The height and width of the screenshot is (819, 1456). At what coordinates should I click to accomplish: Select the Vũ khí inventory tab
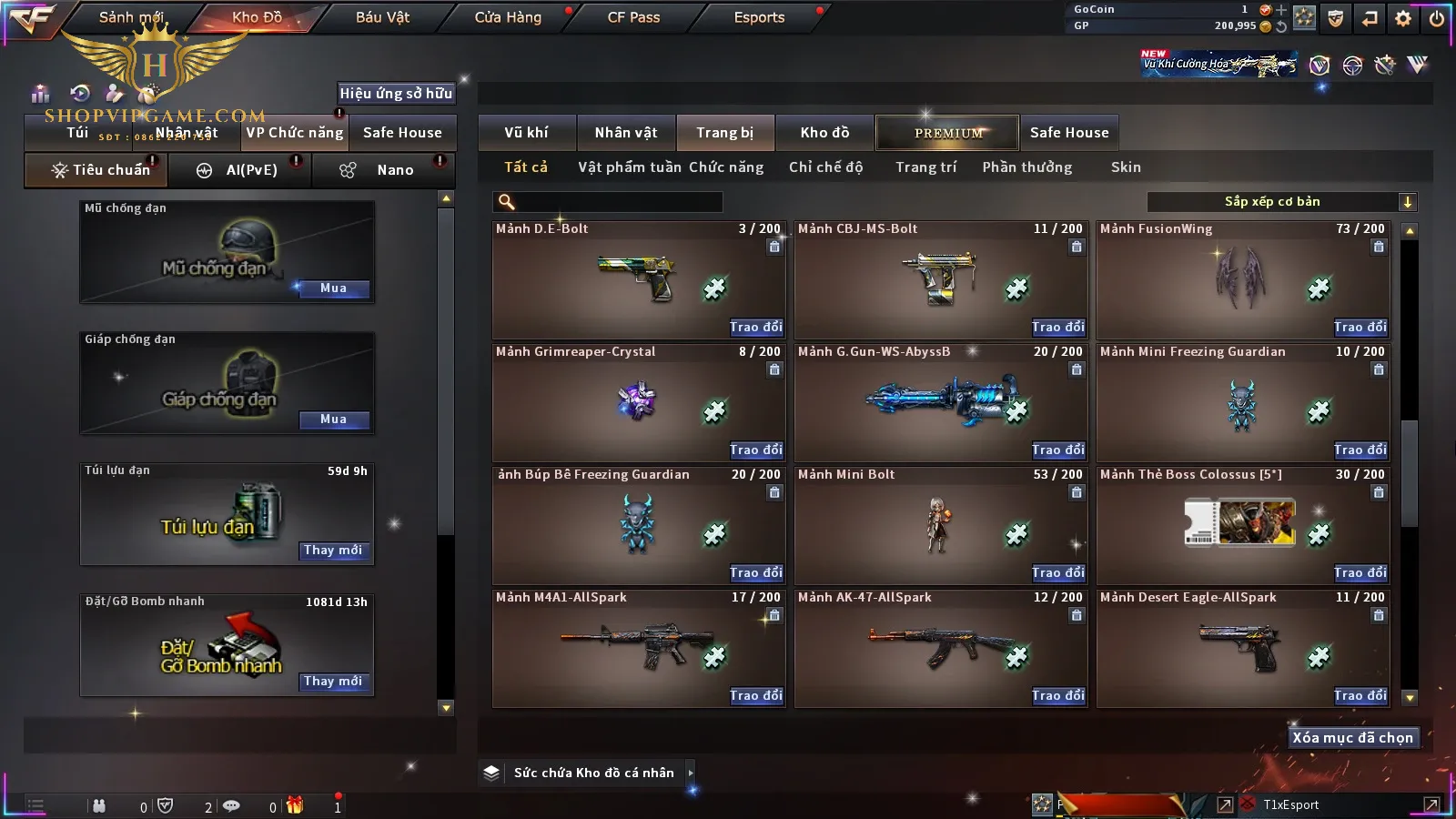tap(526, 133)
